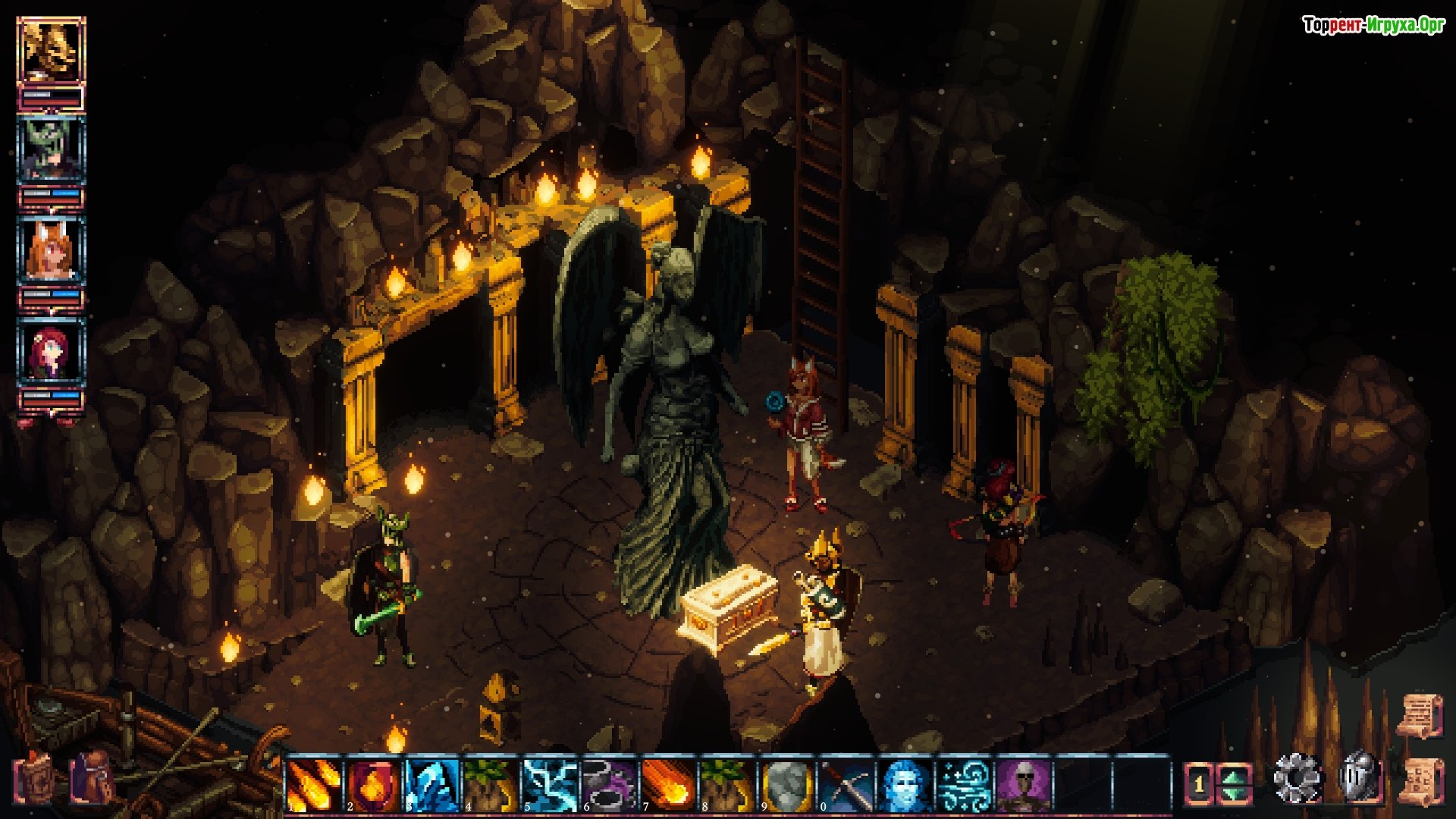Use the flame shield skill in slot 2
This screenshot has height=819, width=1456.
[372, 784]
